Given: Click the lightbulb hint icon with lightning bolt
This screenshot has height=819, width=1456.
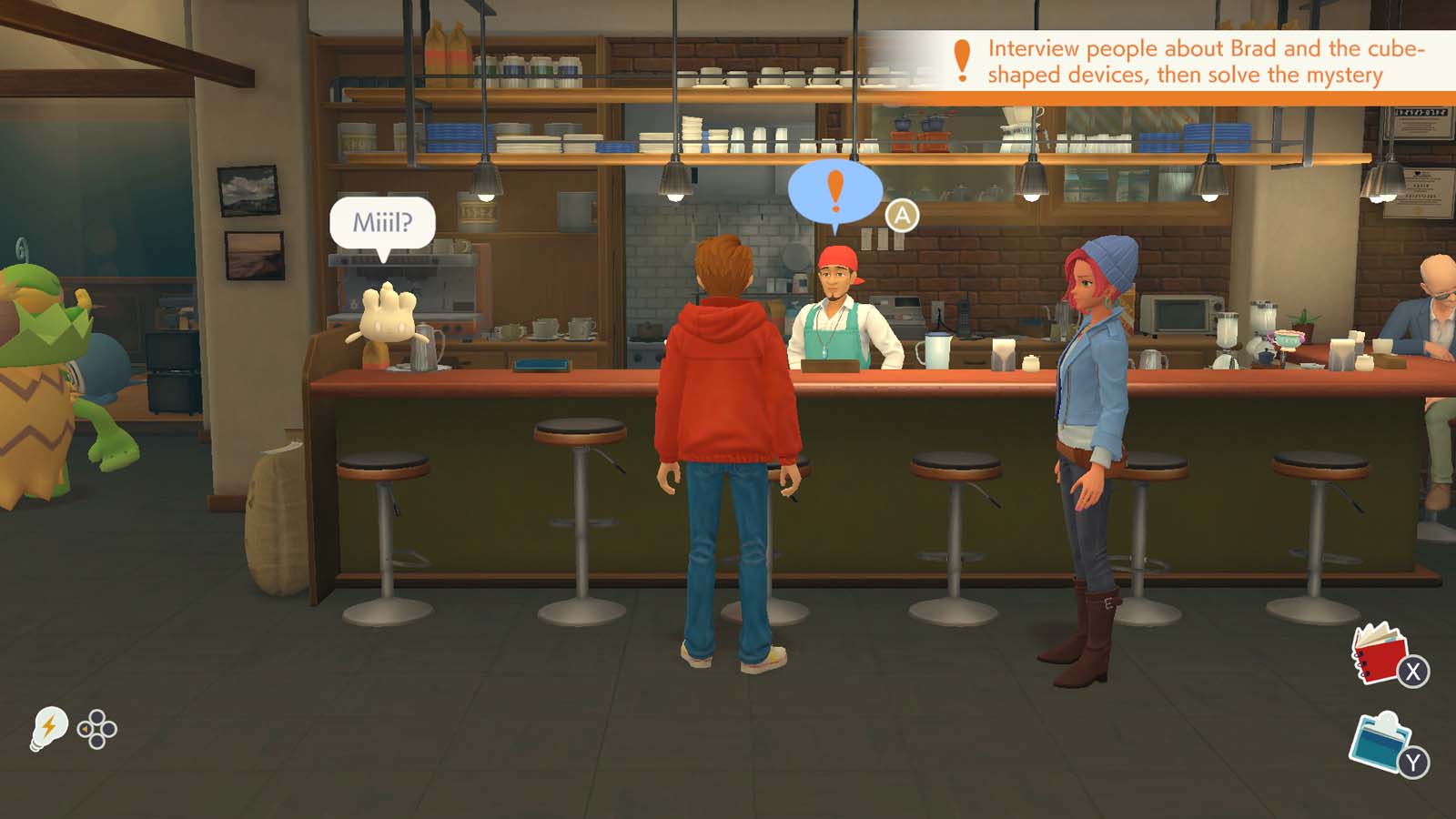Looking at the screenshot, I should click(x=49, y=728).
